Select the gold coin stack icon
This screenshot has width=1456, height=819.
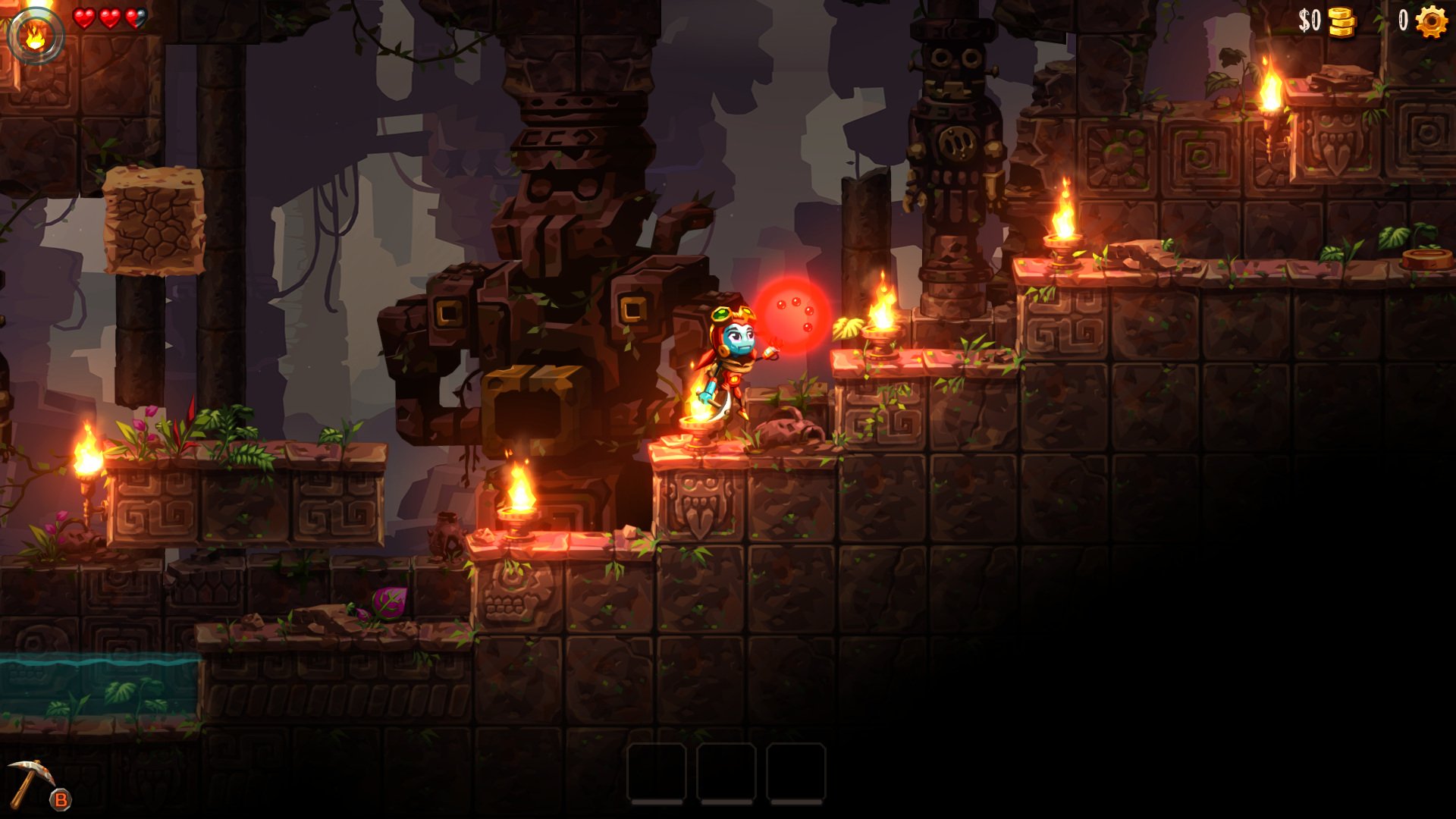coord(1342,21)
